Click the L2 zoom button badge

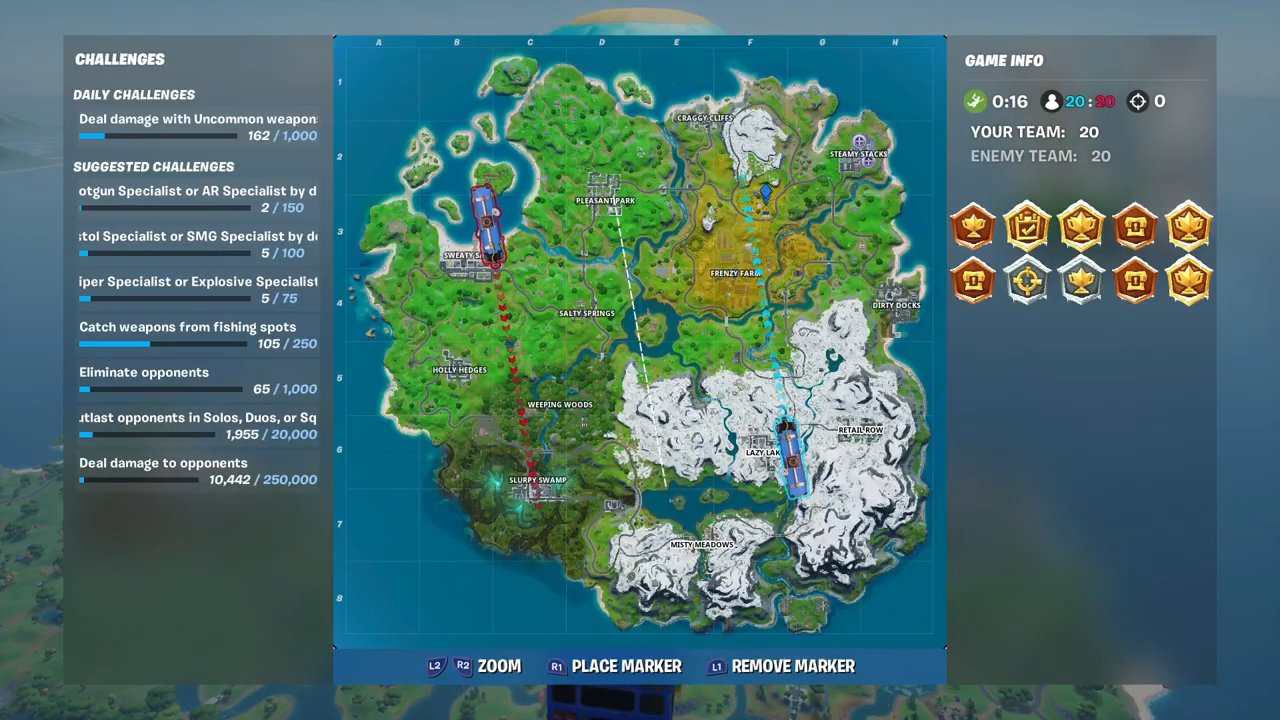pos(434,666)
